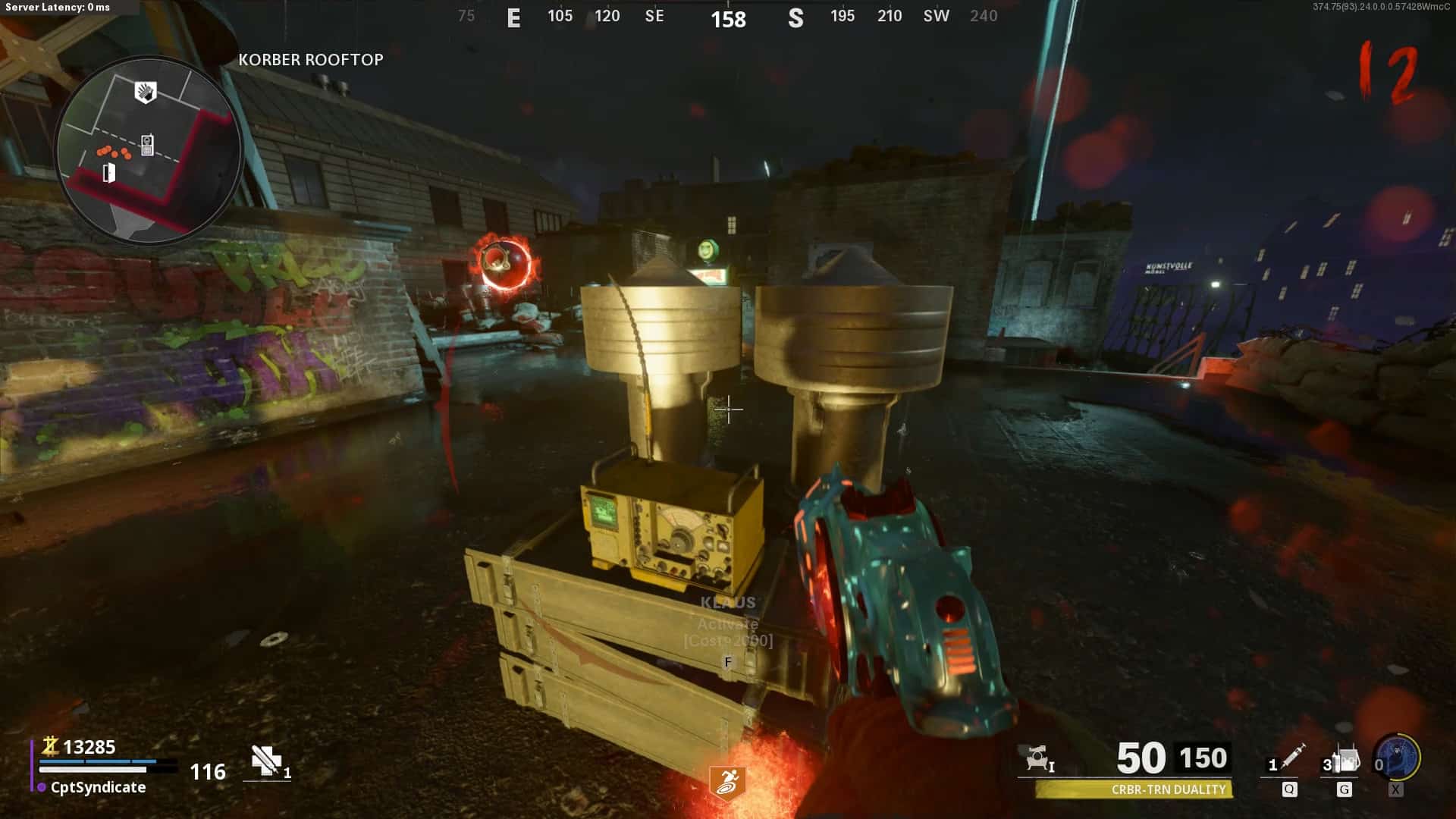
Task: Select the door marker on the minimap
Action: (x=109, y=173)
